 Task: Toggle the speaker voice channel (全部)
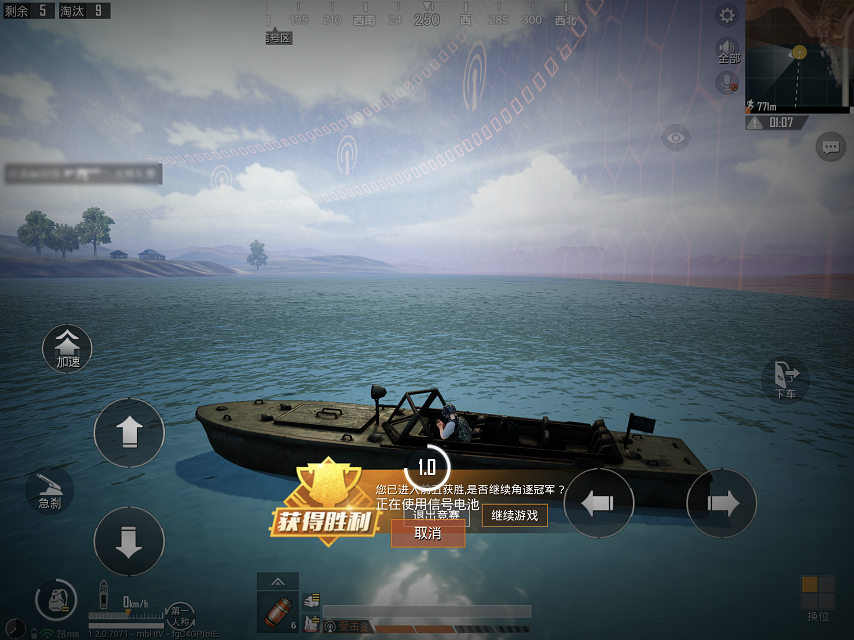[x=727, y=51]
